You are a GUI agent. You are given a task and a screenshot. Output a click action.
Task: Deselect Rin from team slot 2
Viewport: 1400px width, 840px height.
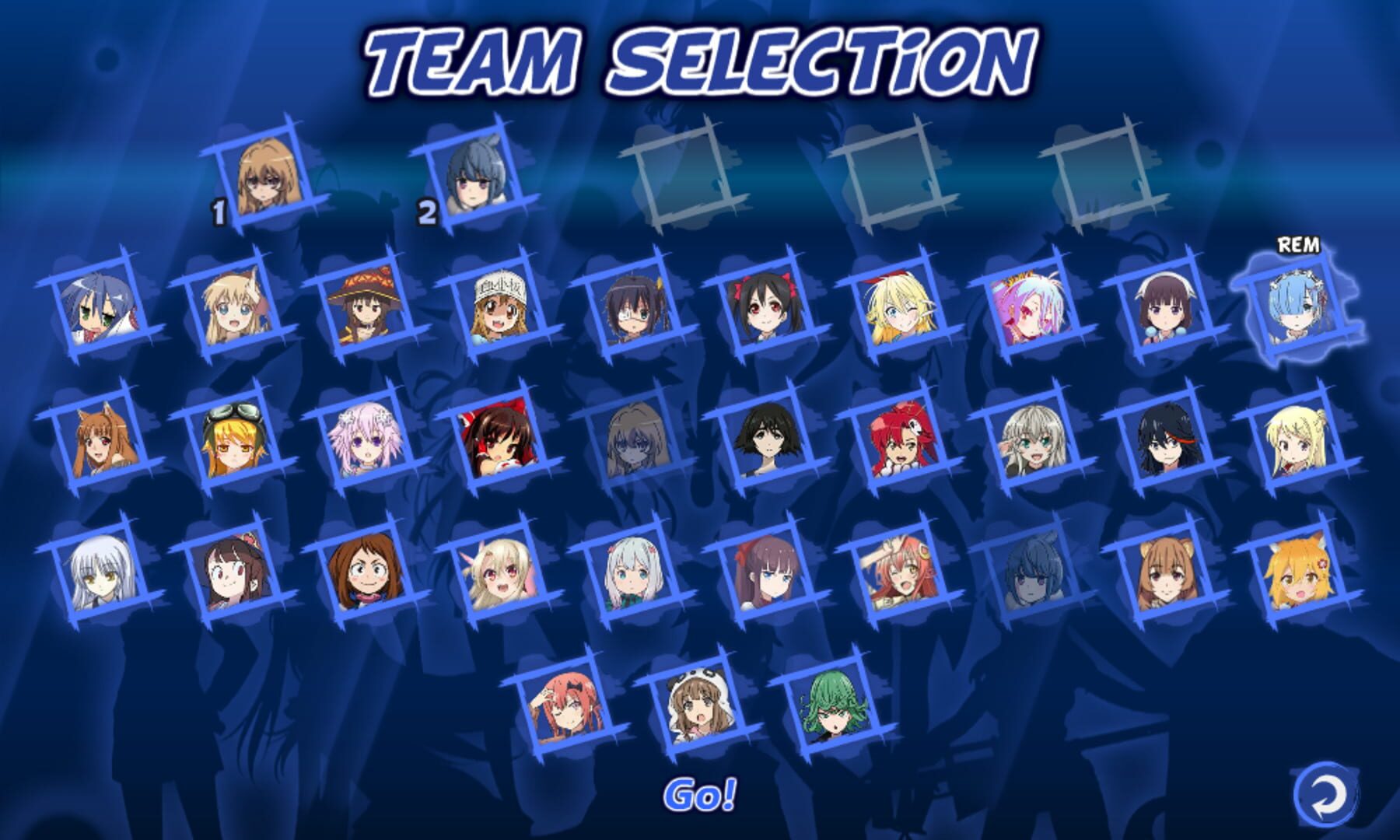coord(474,179)
